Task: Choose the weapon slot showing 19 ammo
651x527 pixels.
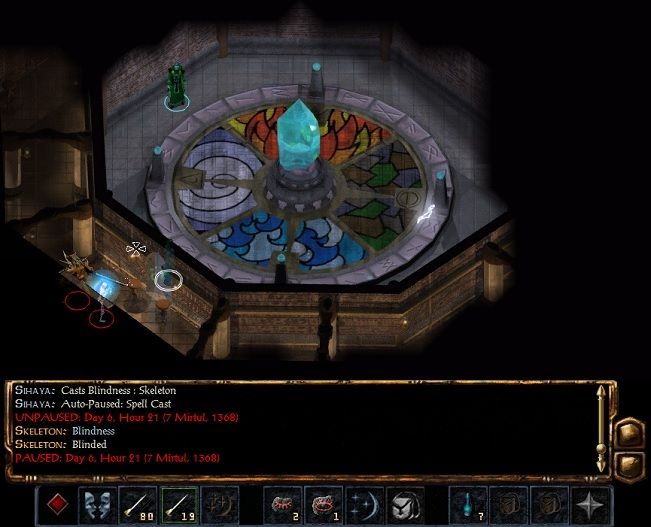Action: pyautogui.click(x=179, y=505)
